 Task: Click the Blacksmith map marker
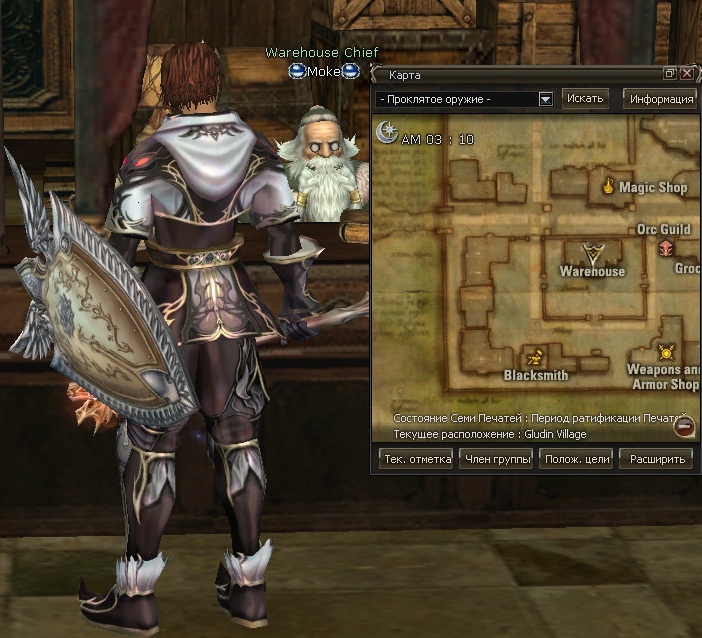[x=536, y=356]
